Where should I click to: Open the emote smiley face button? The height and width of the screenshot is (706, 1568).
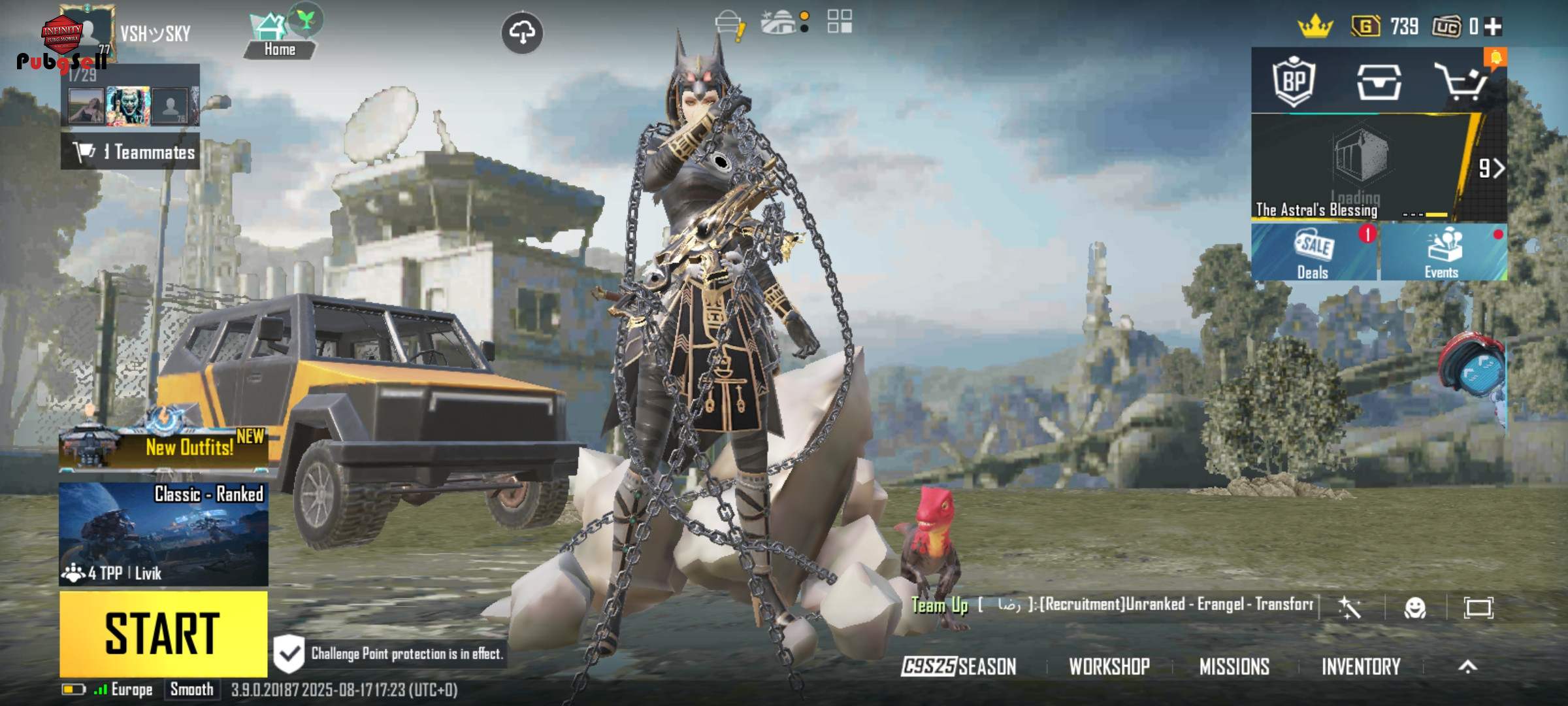pyautogui.click(x=1414, y=608)
